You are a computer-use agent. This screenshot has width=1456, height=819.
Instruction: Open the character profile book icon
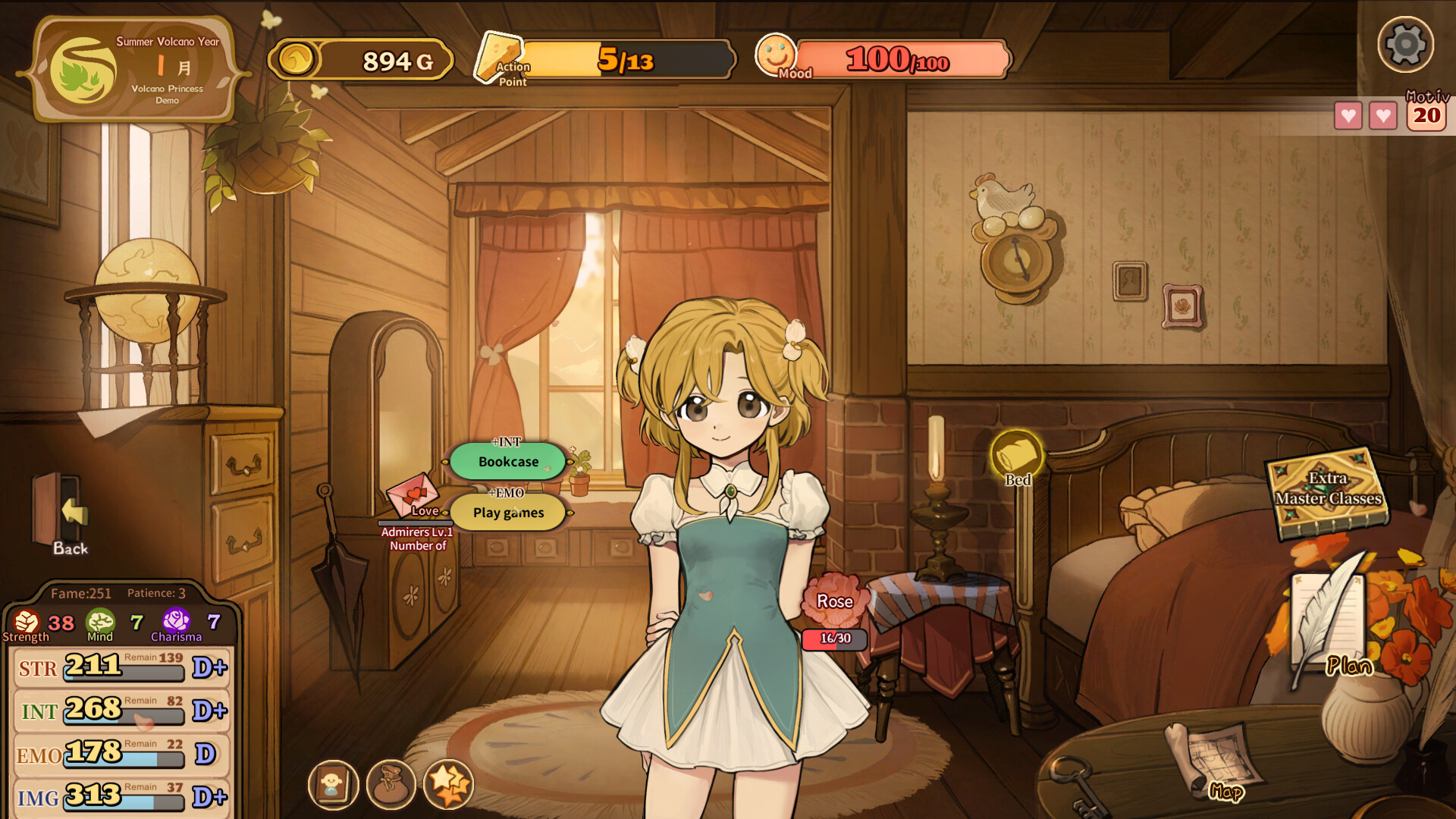[334, 786]
